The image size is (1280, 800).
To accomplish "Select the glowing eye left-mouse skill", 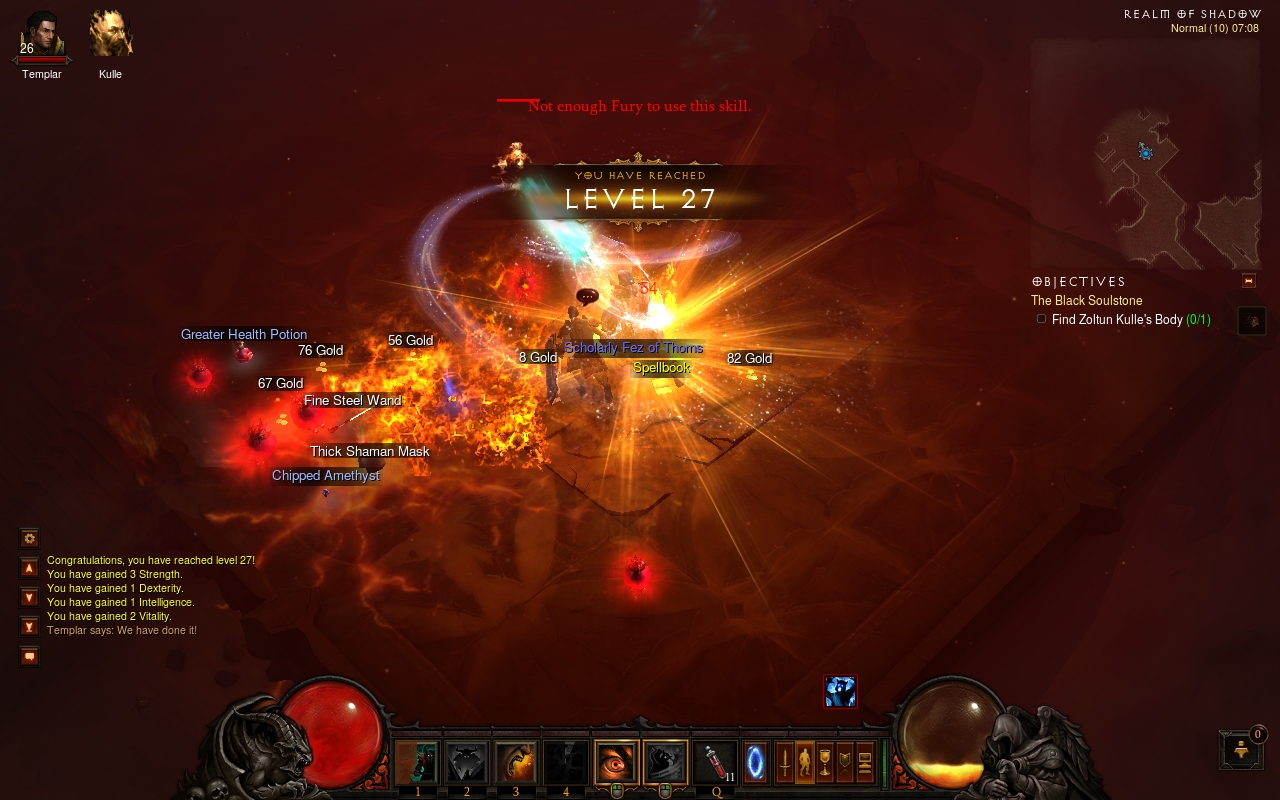I will [x=616, y=763].
